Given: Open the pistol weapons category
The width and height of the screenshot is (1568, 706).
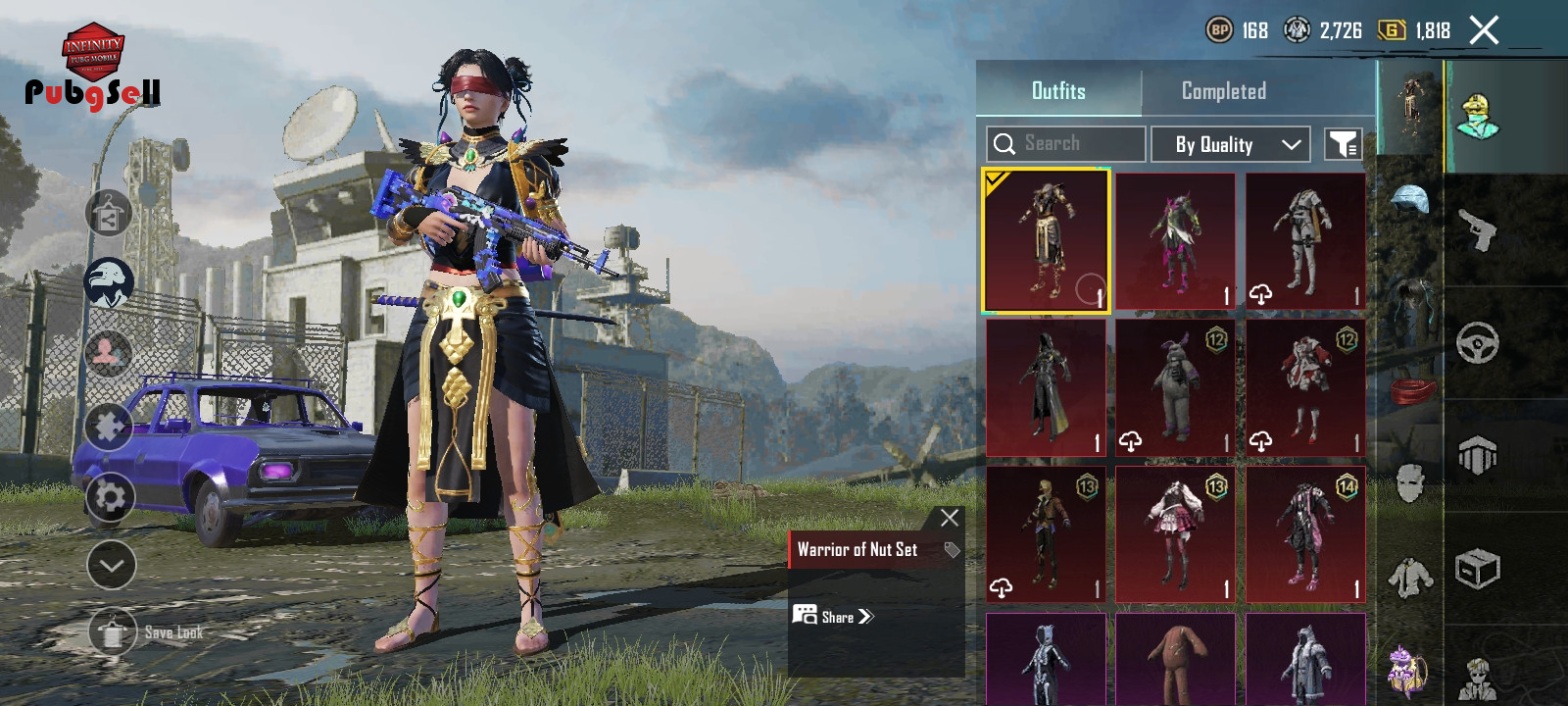Looking at the screenshot, I should (1477, 230).
